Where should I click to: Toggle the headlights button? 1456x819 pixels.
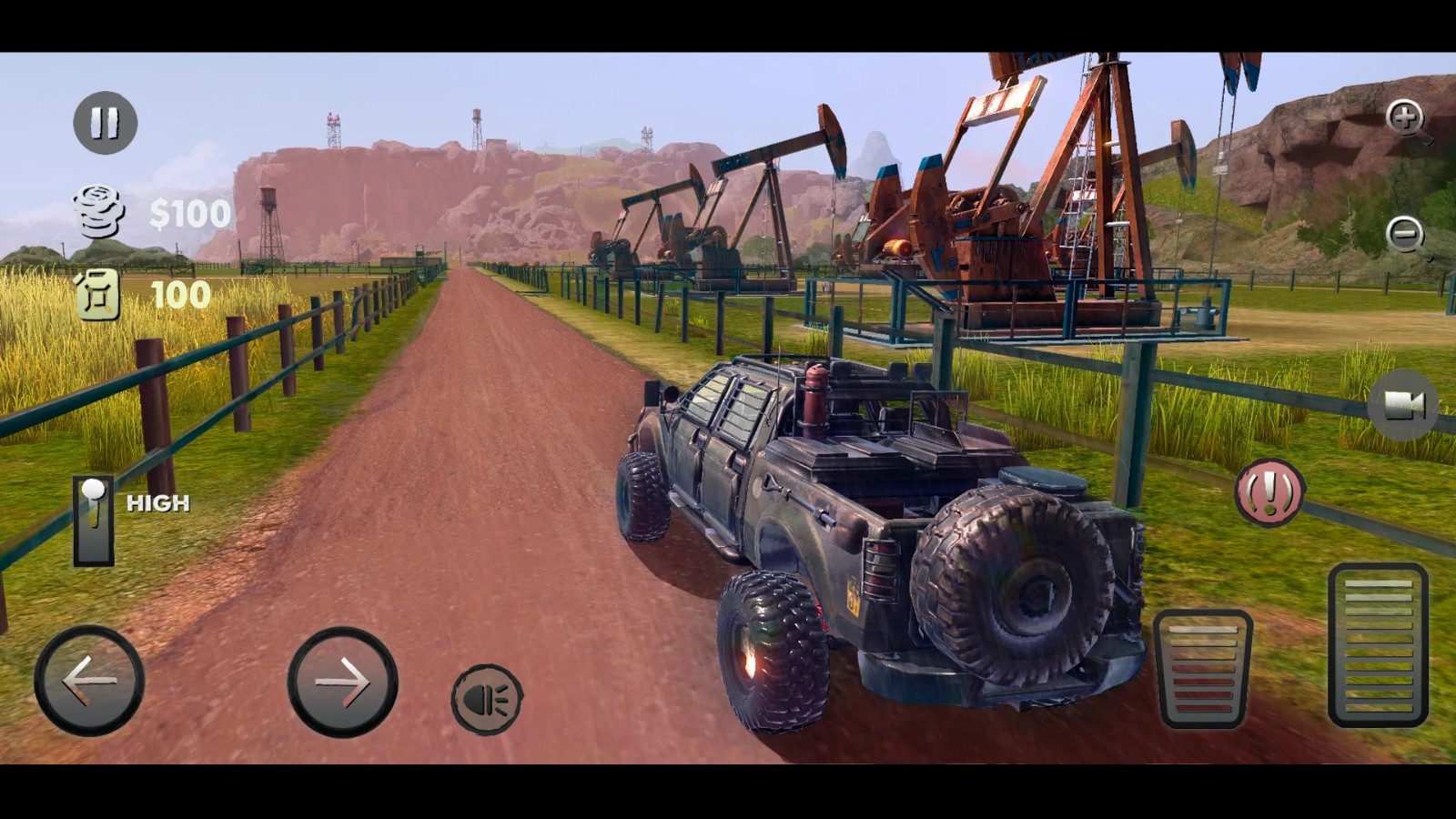point(487,699)
